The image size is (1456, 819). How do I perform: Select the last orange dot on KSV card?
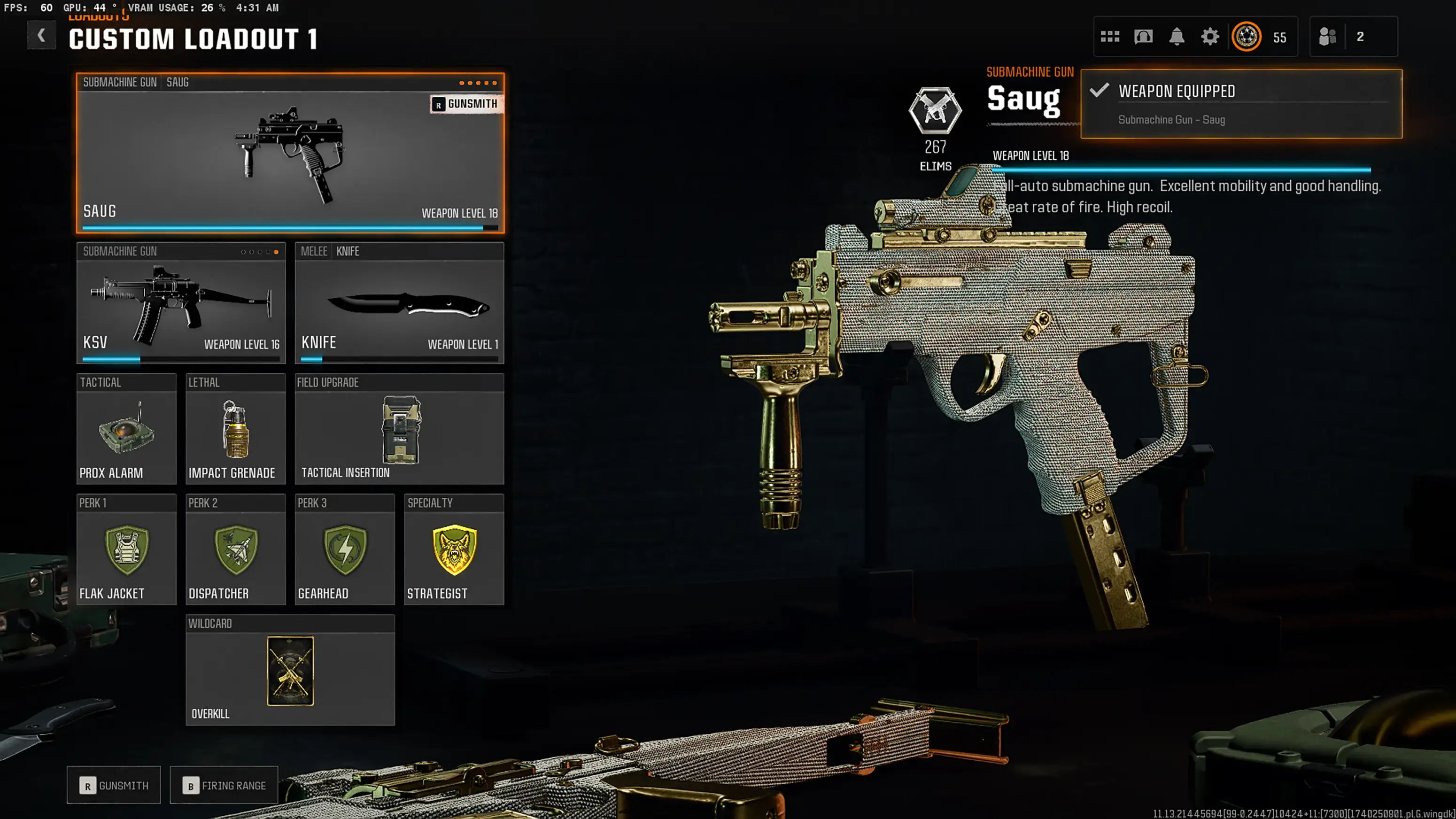pos(278,253)
